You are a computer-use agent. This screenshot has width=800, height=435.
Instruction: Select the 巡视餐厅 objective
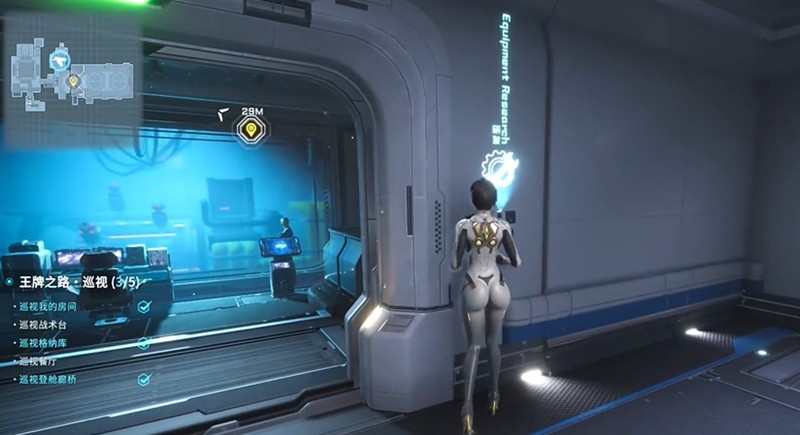pyautogui.click(x=43, y=361)
